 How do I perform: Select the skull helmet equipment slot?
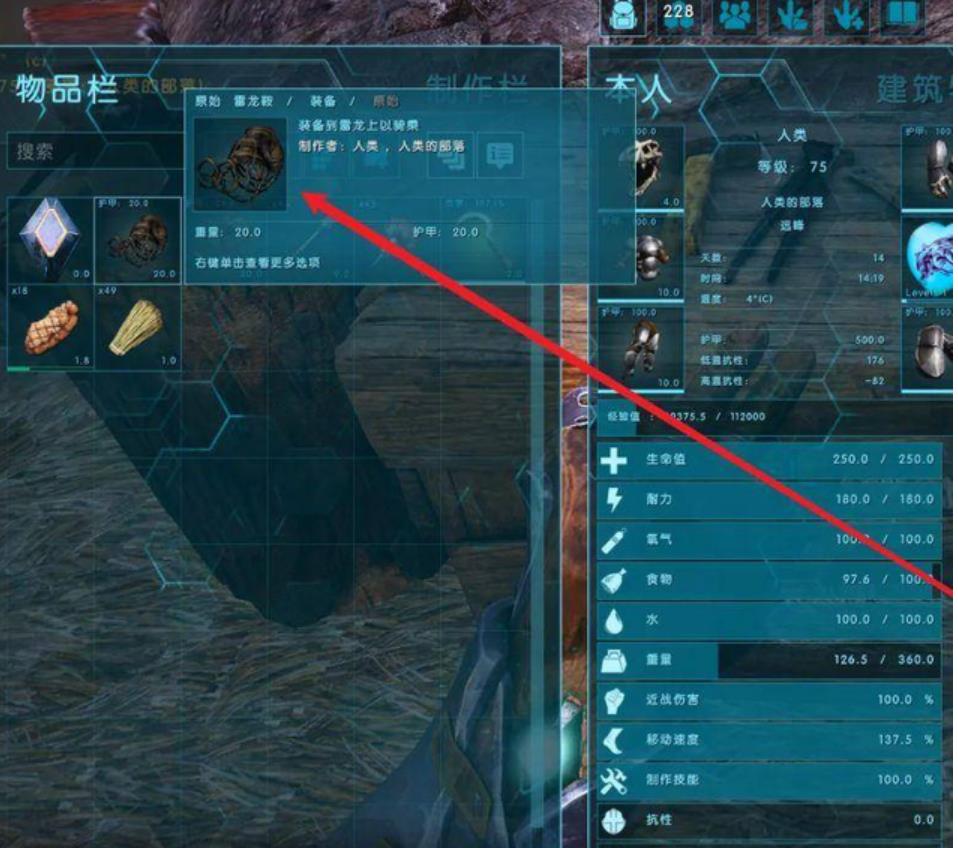coord(641,167)
